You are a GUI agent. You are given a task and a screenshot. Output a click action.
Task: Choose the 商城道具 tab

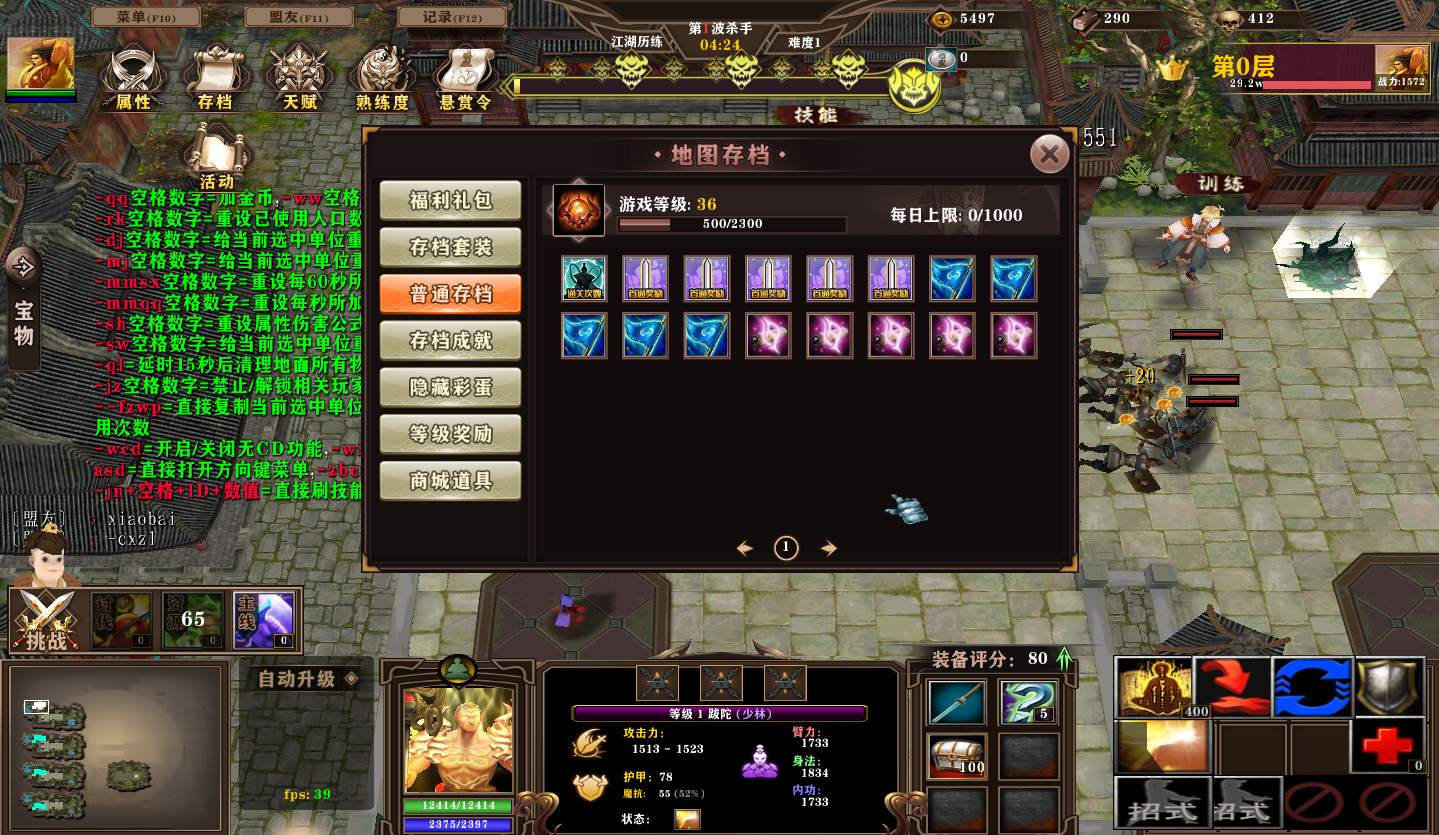coord(451,481)
